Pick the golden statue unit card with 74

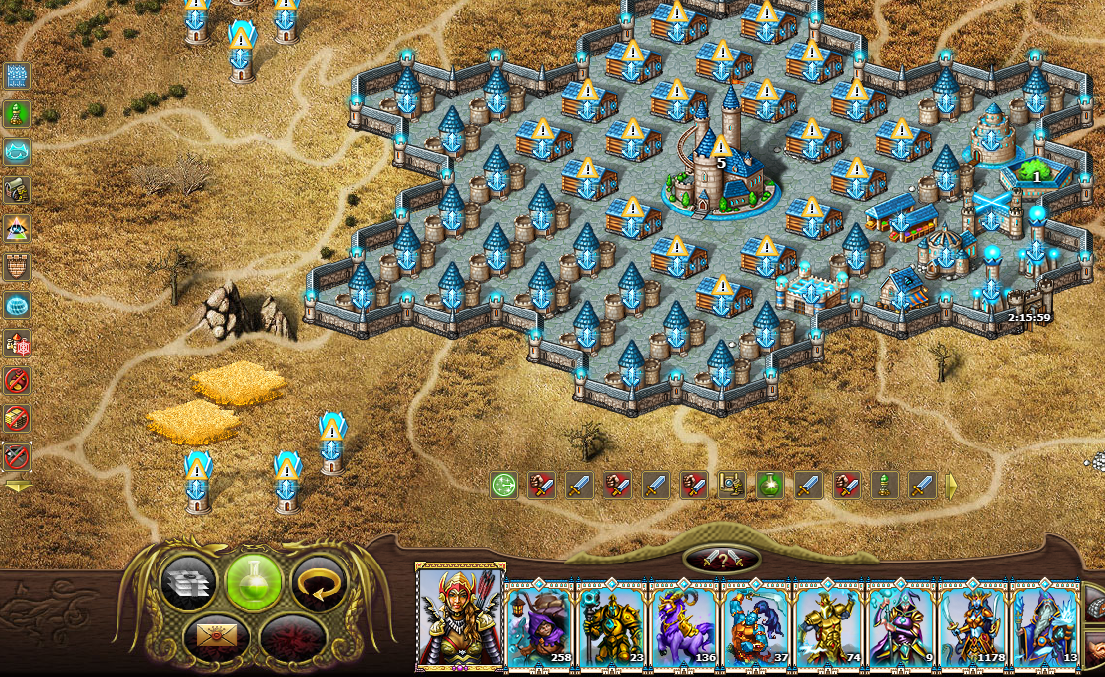coord(828,625)
